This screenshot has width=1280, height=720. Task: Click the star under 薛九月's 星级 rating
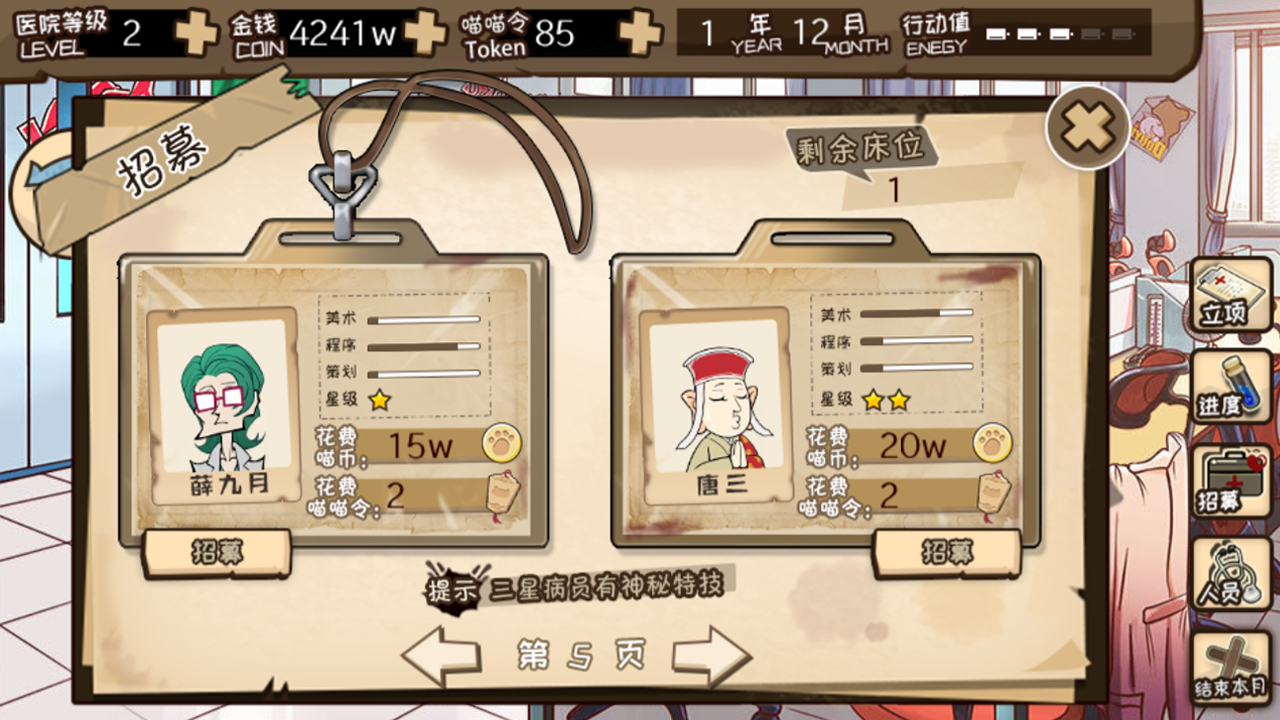point(380,399)
